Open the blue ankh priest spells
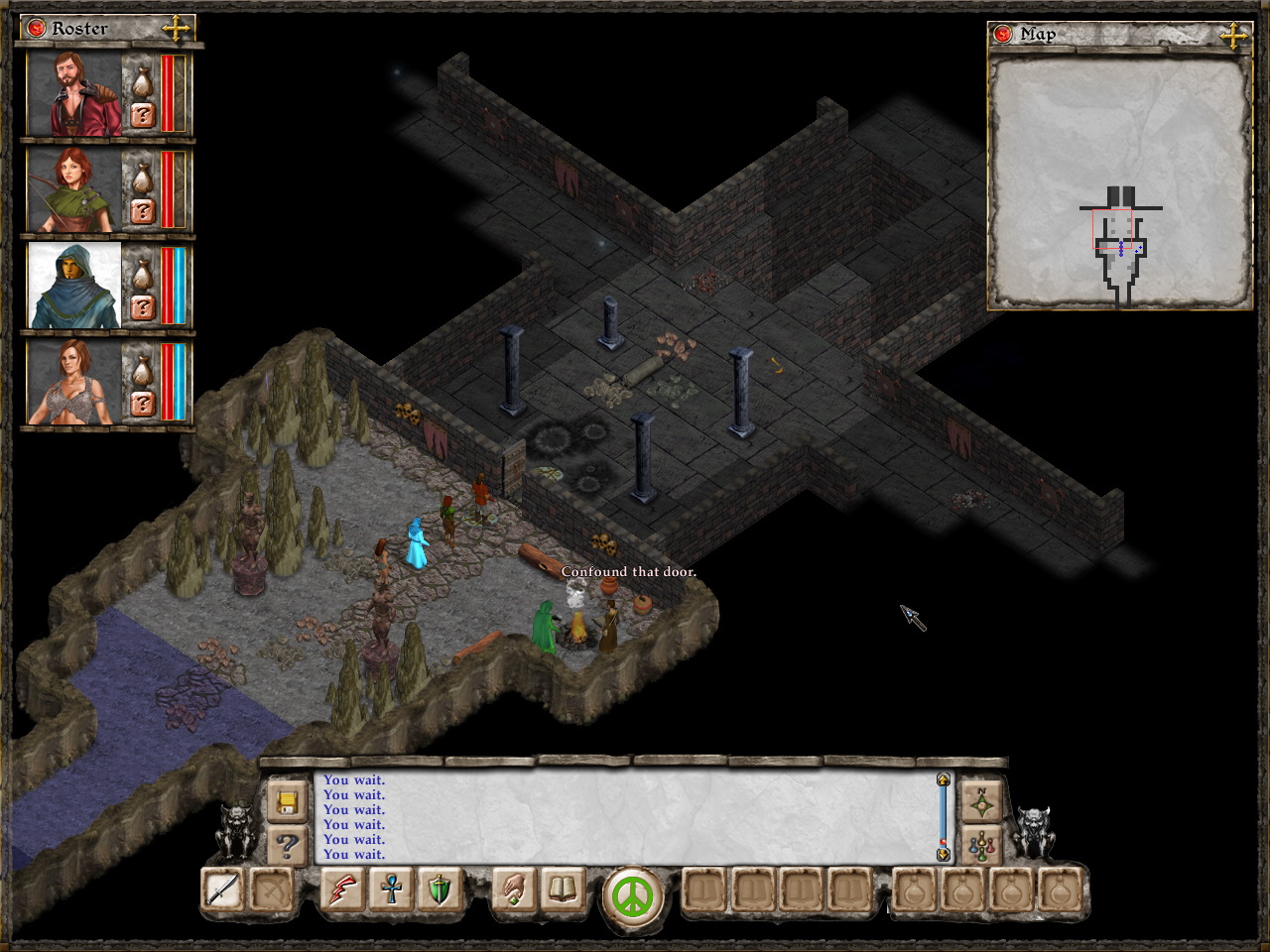The height and width of the screenshot is (952, 1270). (391, 890)
